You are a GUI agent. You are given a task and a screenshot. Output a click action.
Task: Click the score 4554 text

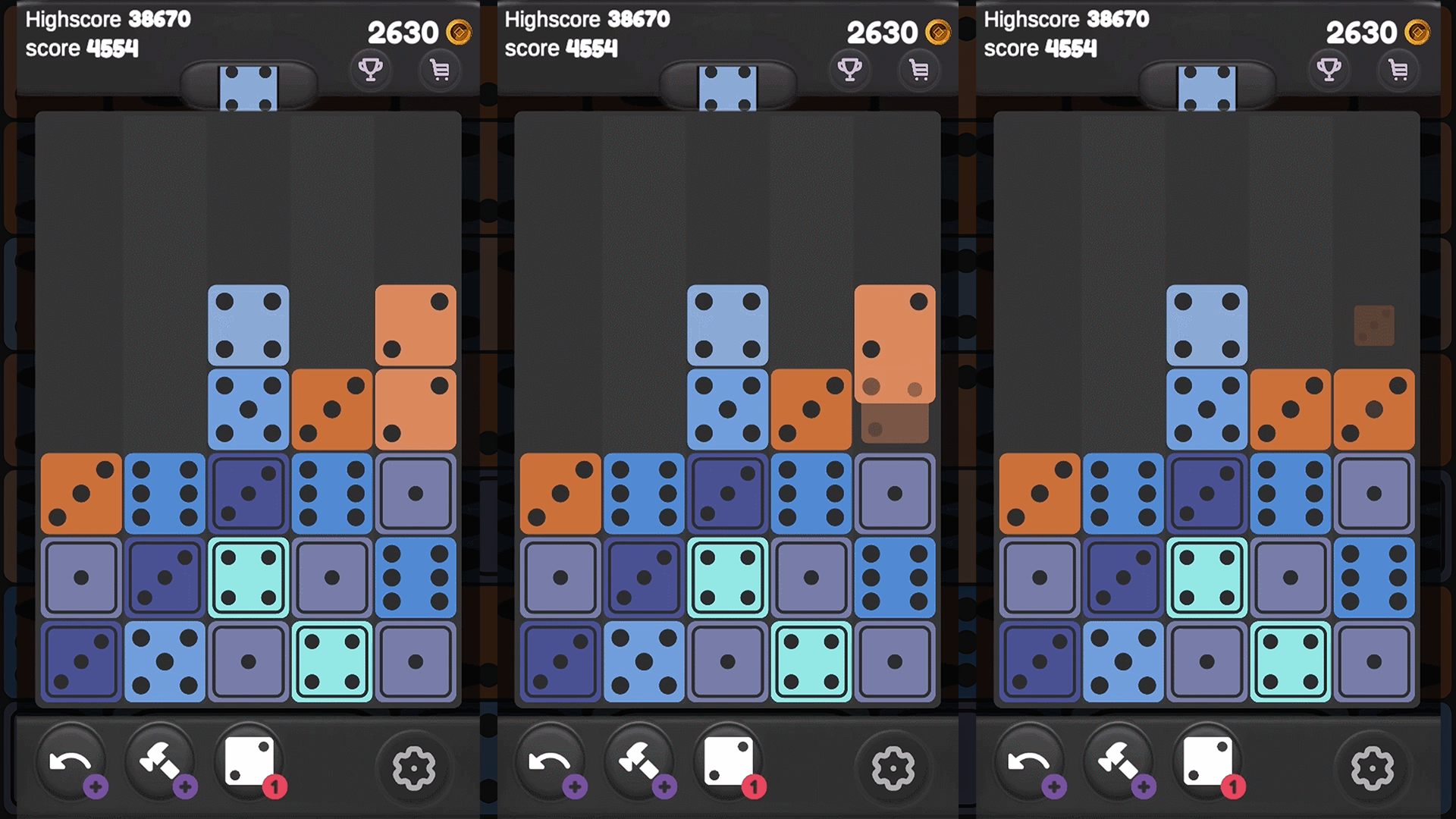pyautogui.click(x=82, y=49)
